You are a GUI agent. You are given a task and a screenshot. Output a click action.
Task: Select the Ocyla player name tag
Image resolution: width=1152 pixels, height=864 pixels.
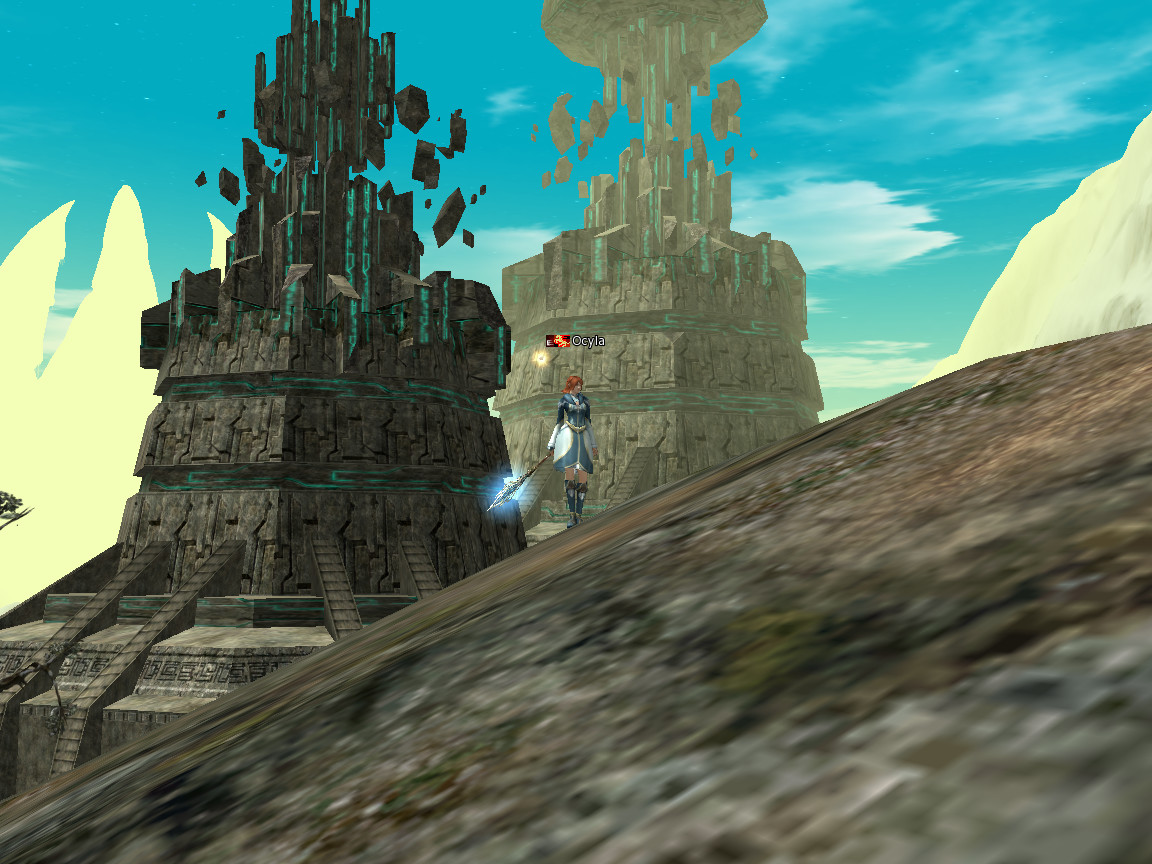pyautogui.click(x=587, y=341)
